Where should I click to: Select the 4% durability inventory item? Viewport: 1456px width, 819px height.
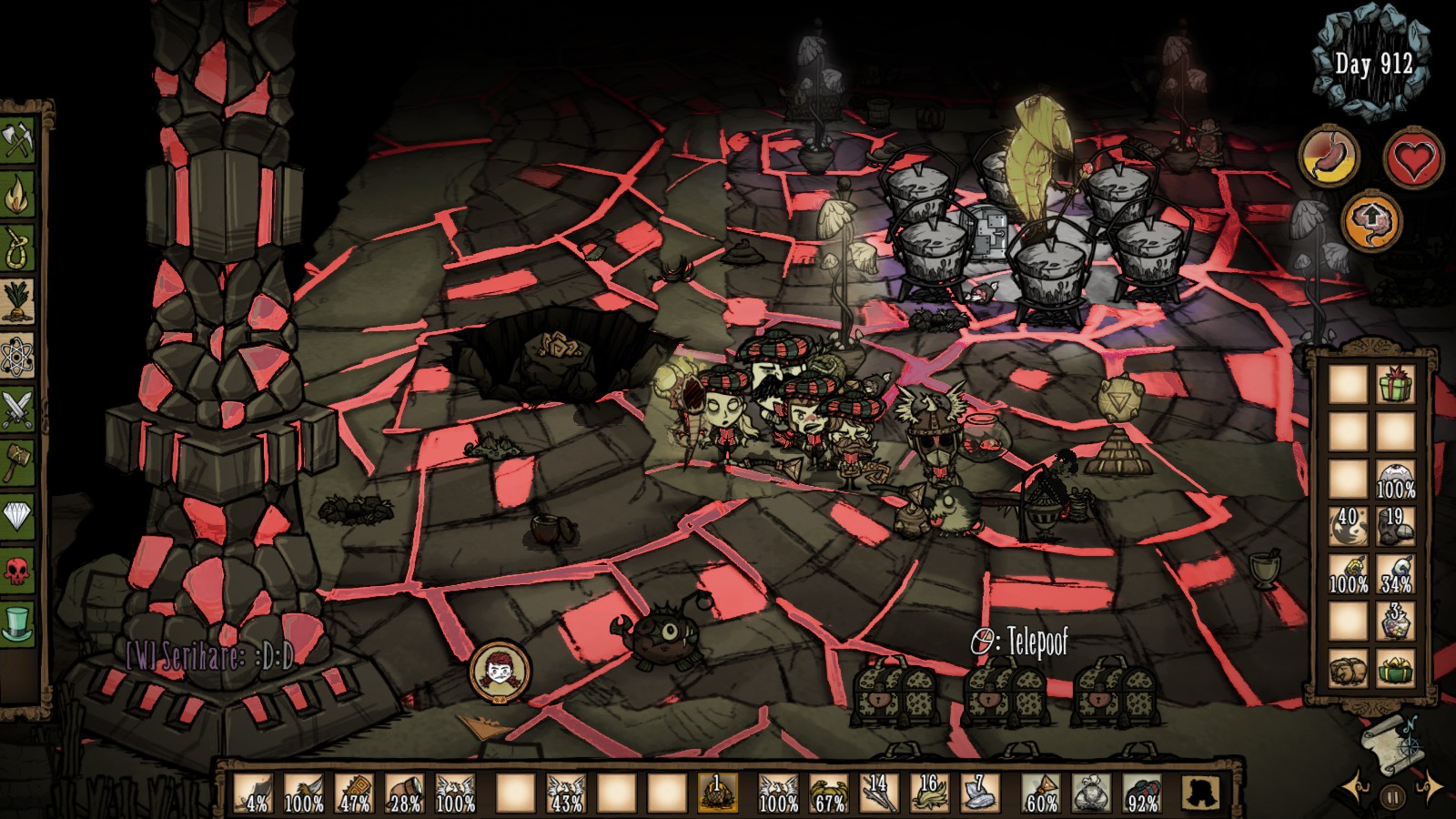click(254, 794)
